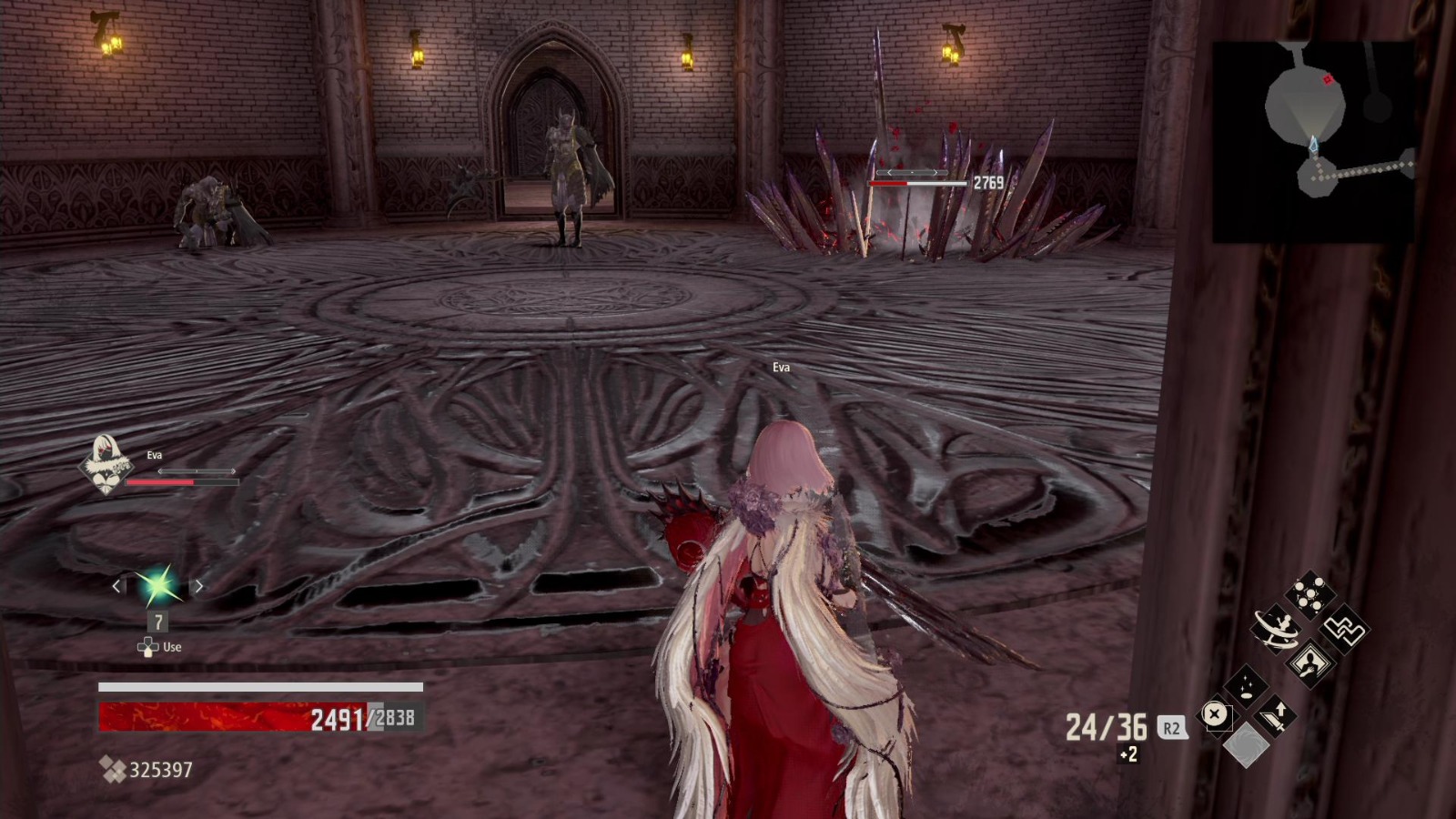The image size is (1456, 819).
Task: Click the damage number 2769 above the enemy
Action: point(988,181)
